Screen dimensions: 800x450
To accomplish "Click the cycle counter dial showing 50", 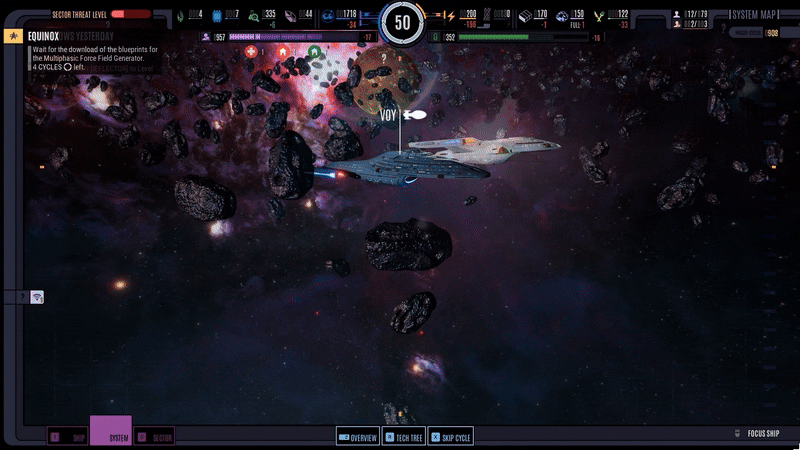I will click(403, 20).
